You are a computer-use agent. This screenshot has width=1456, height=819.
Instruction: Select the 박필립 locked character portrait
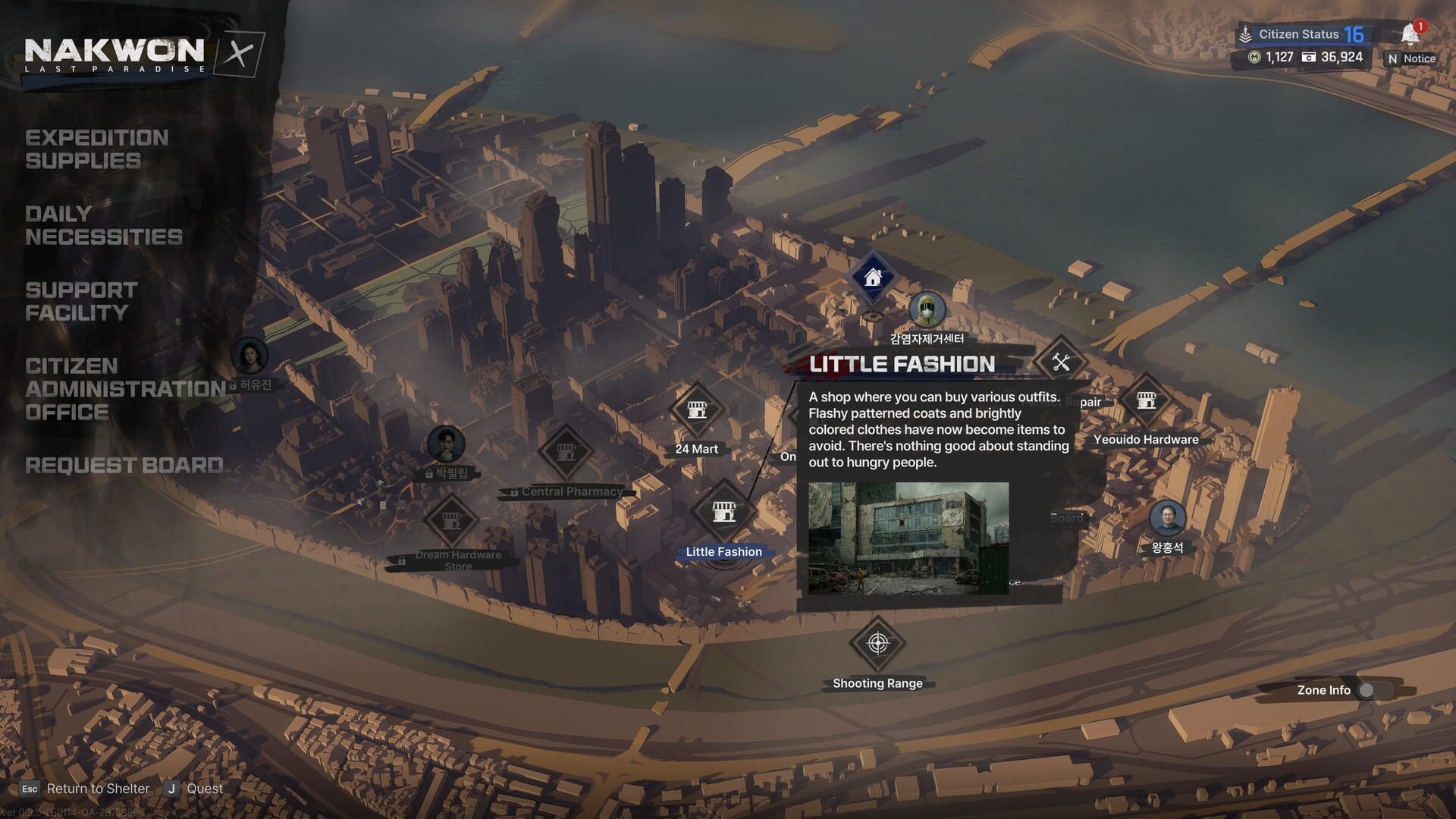[x=446, y=444]
